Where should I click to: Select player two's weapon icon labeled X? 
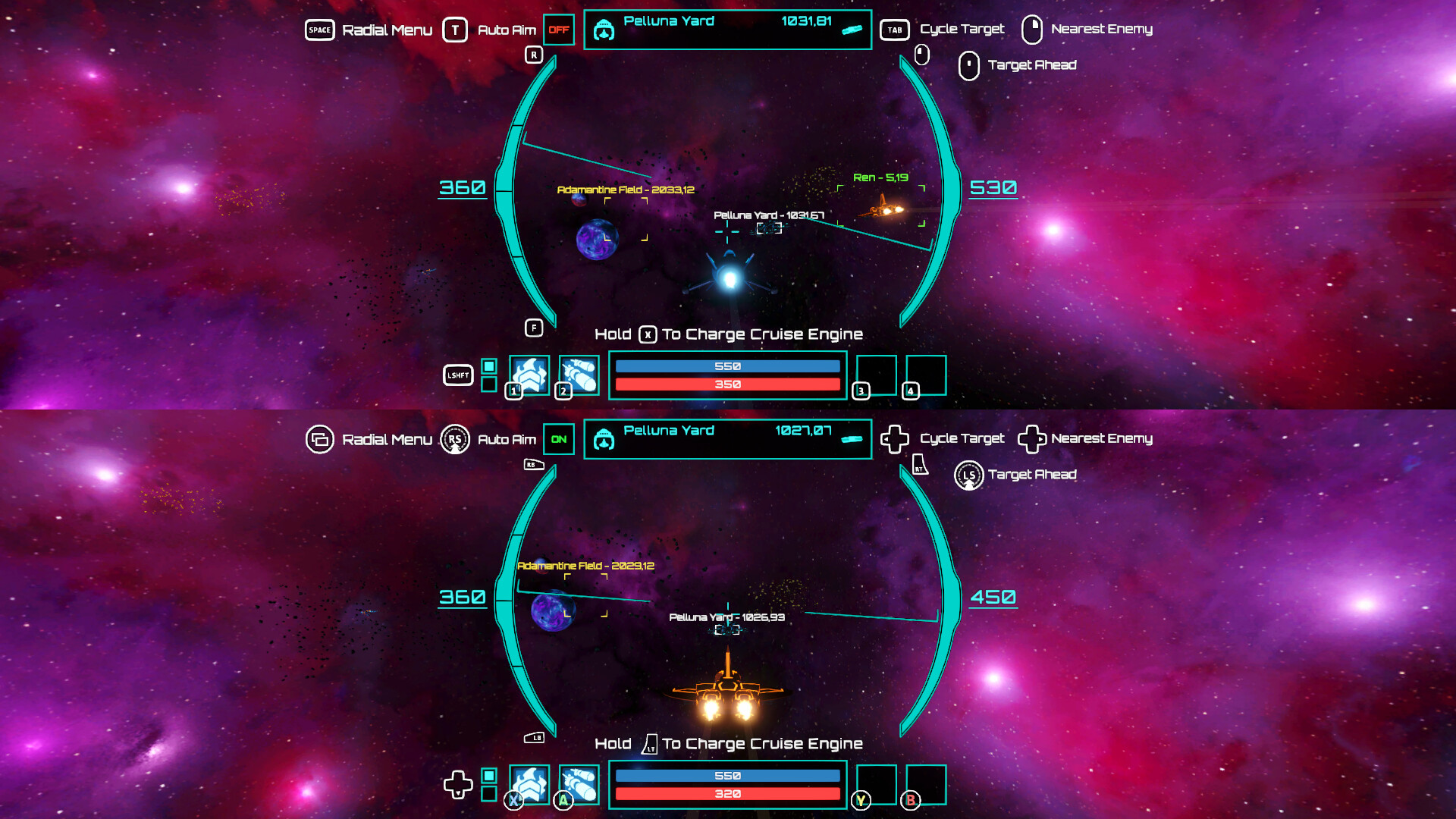pos(529,785)
